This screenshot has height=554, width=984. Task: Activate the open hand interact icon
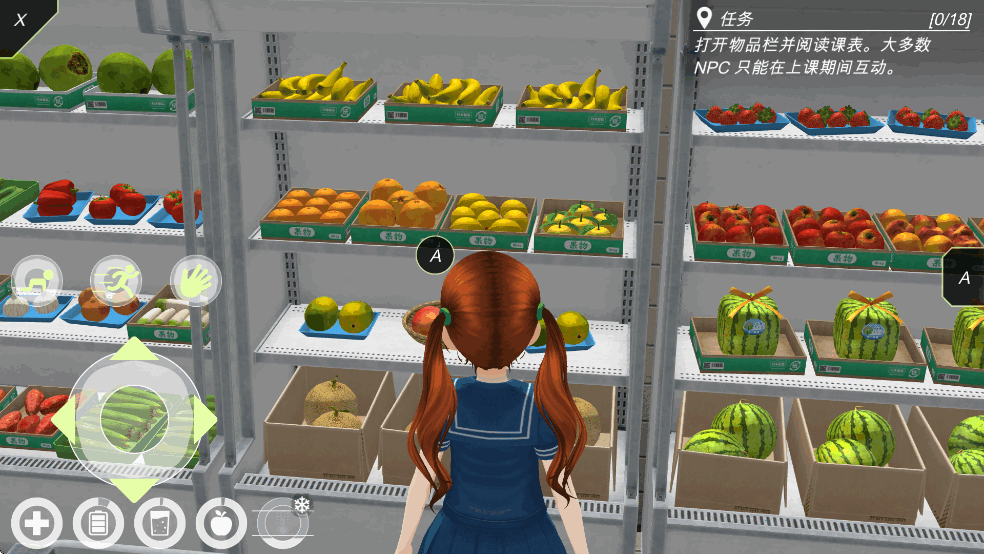(x=195, y=279)
